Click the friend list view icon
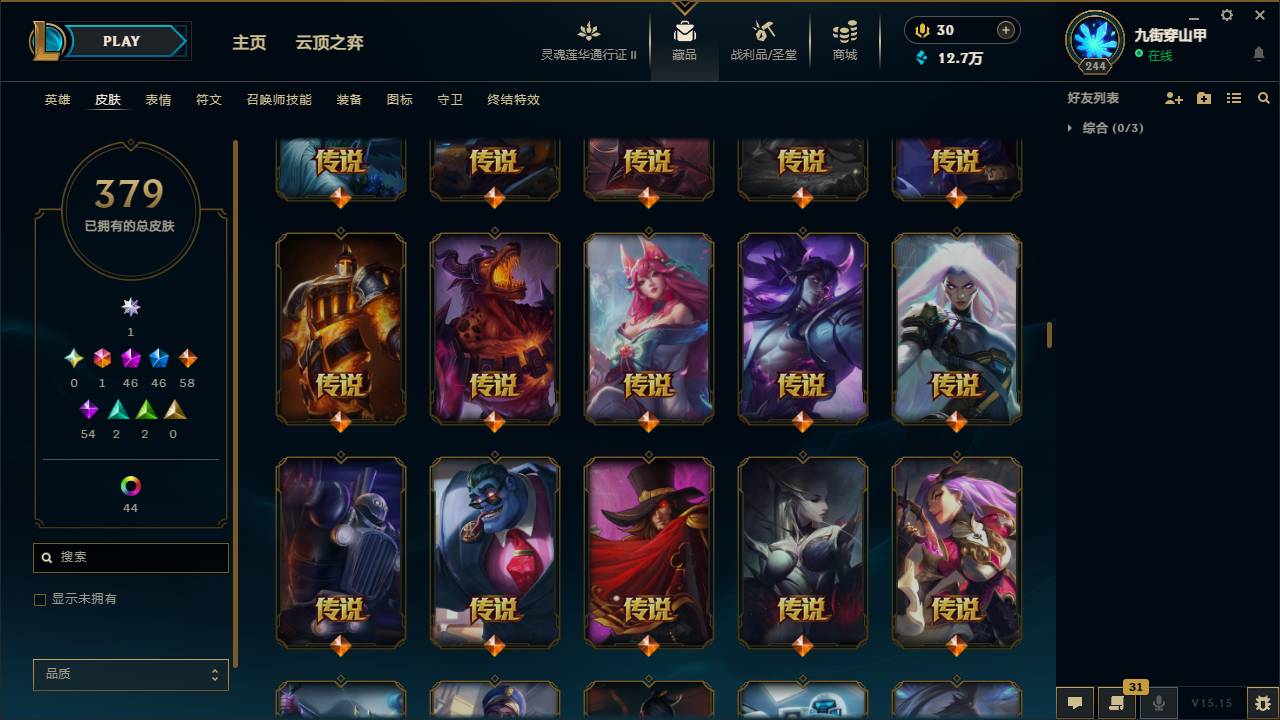Image resolution: width=1280 pixels, height=720 pixels. 1234,97
